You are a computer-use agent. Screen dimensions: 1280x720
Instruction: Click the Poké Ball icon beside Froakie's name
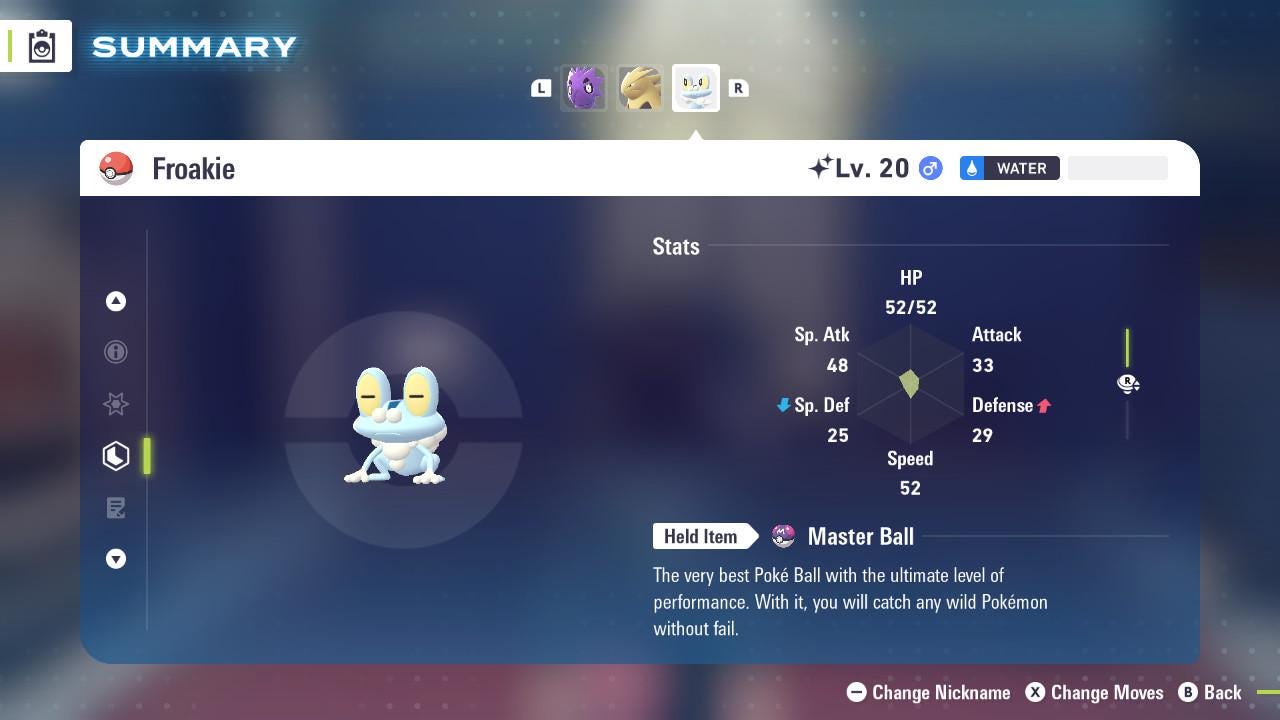(x=116, y=168)
